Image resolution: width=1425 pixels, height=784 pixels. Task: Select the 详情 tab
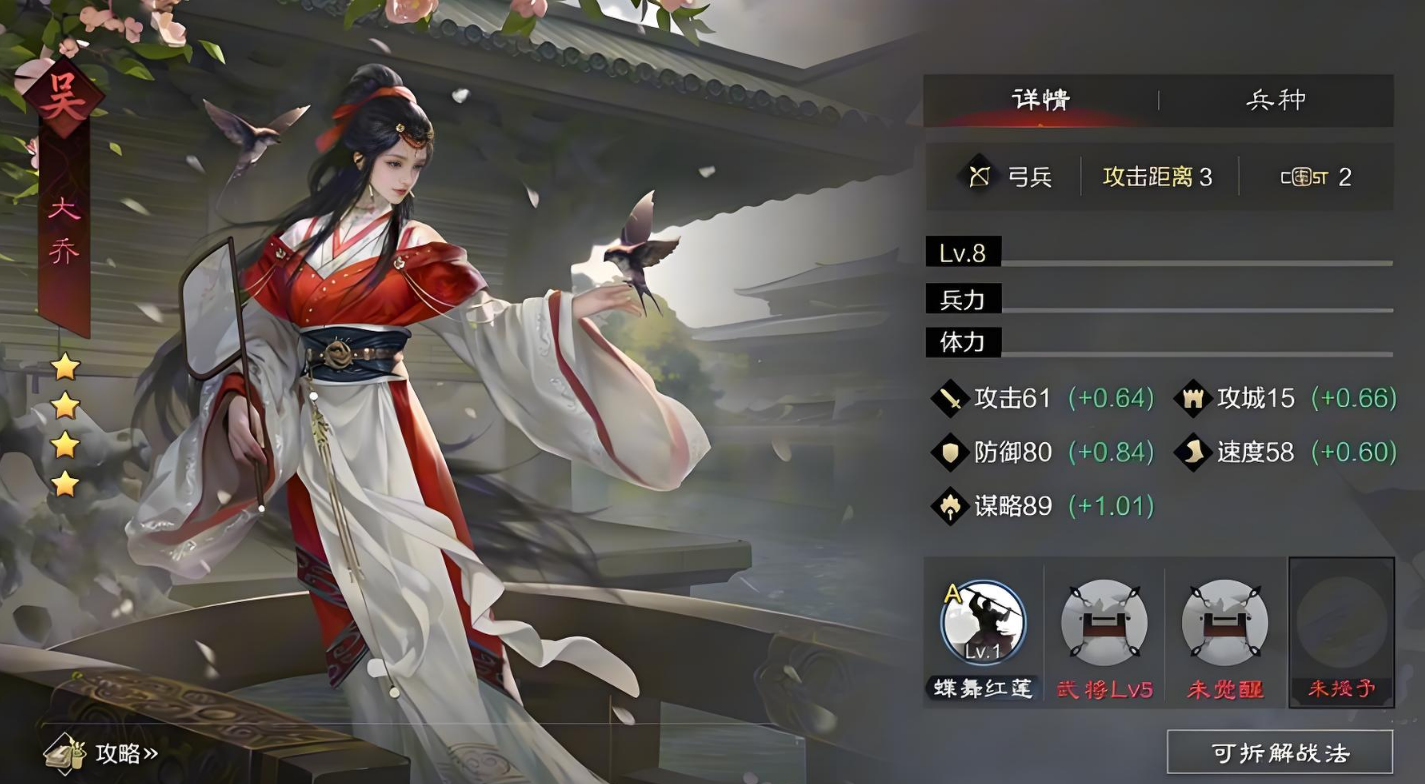[1040, 100]
